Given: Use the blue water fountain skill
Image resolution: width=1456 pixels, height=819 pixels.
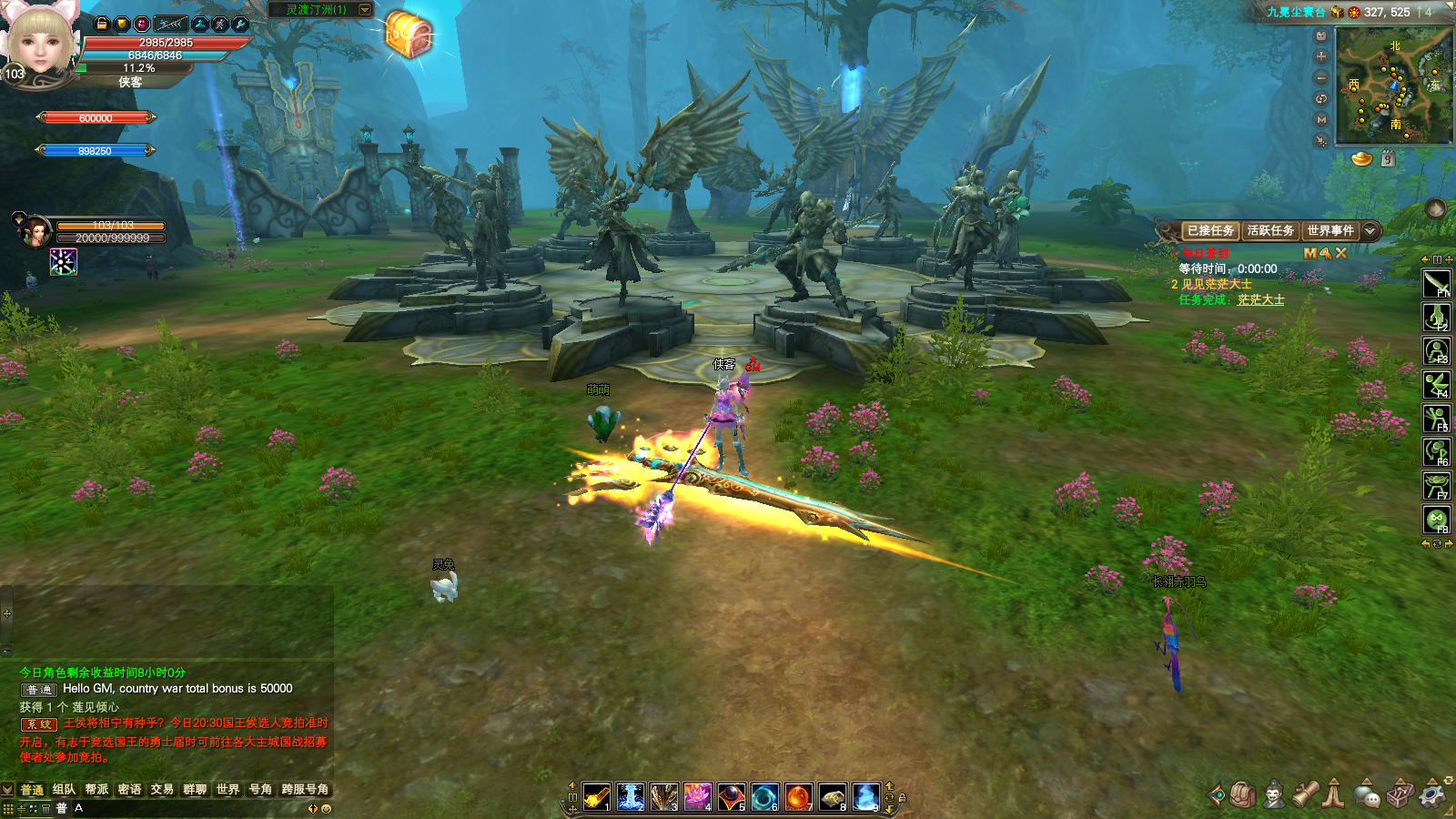Looking at the screenshot, I should point(630,796).
